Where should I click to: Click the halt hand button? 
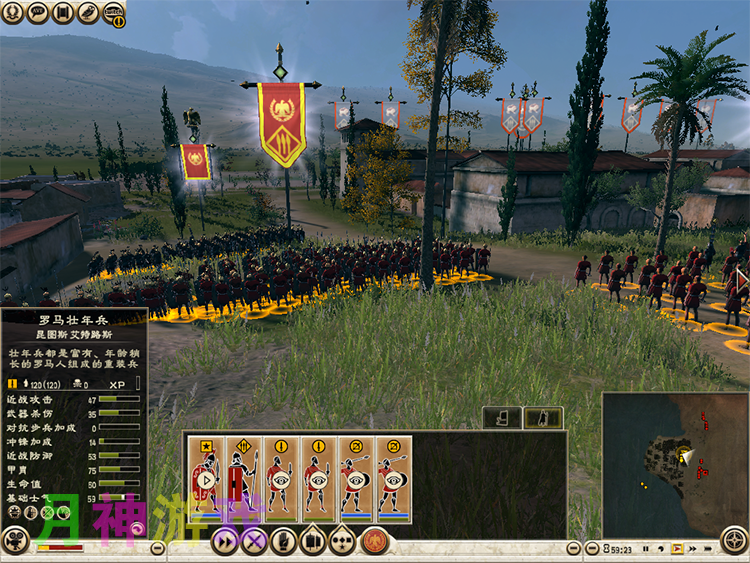click(284, 541)
